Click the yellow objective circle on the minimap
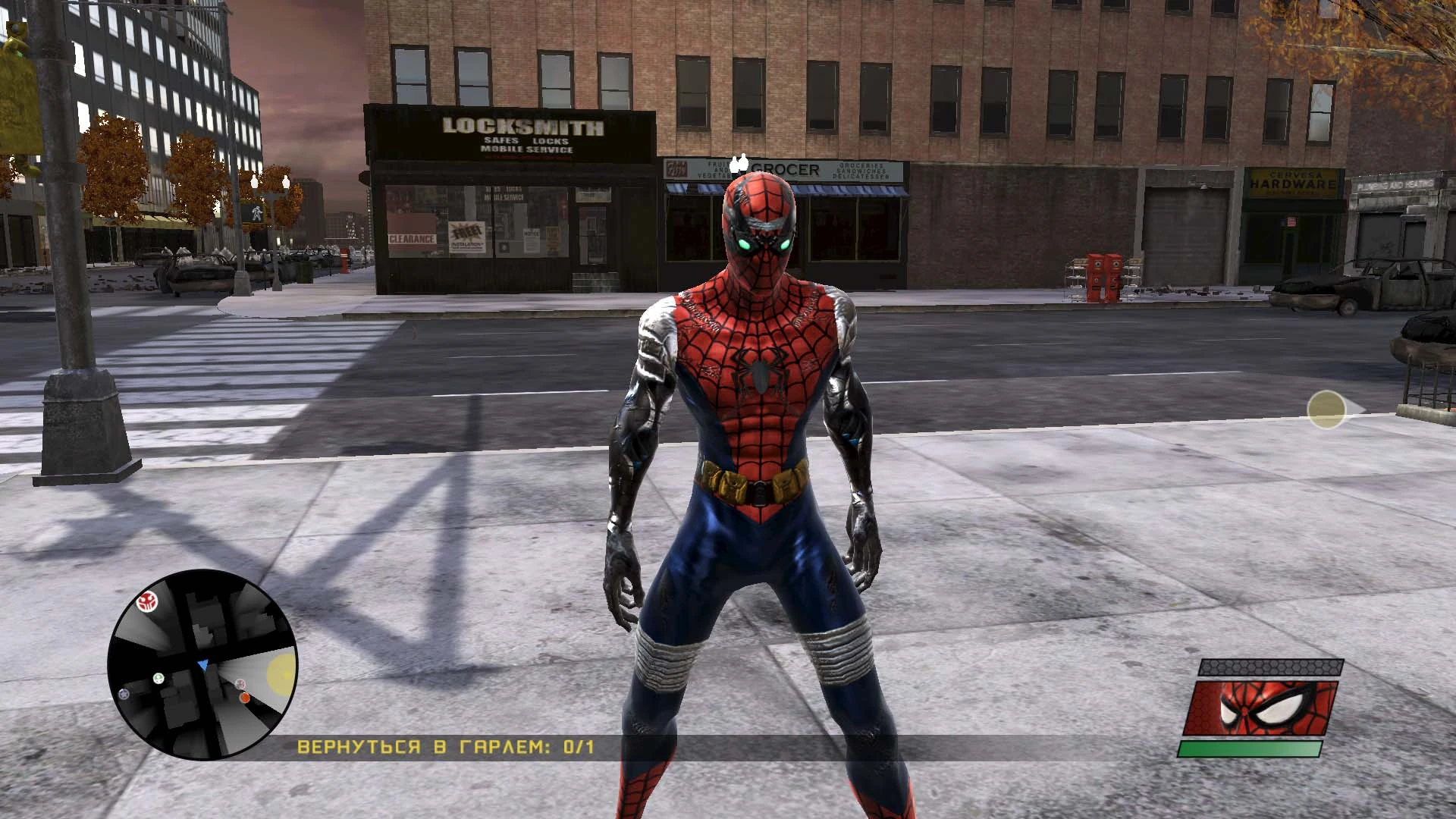 click(281, 673)
